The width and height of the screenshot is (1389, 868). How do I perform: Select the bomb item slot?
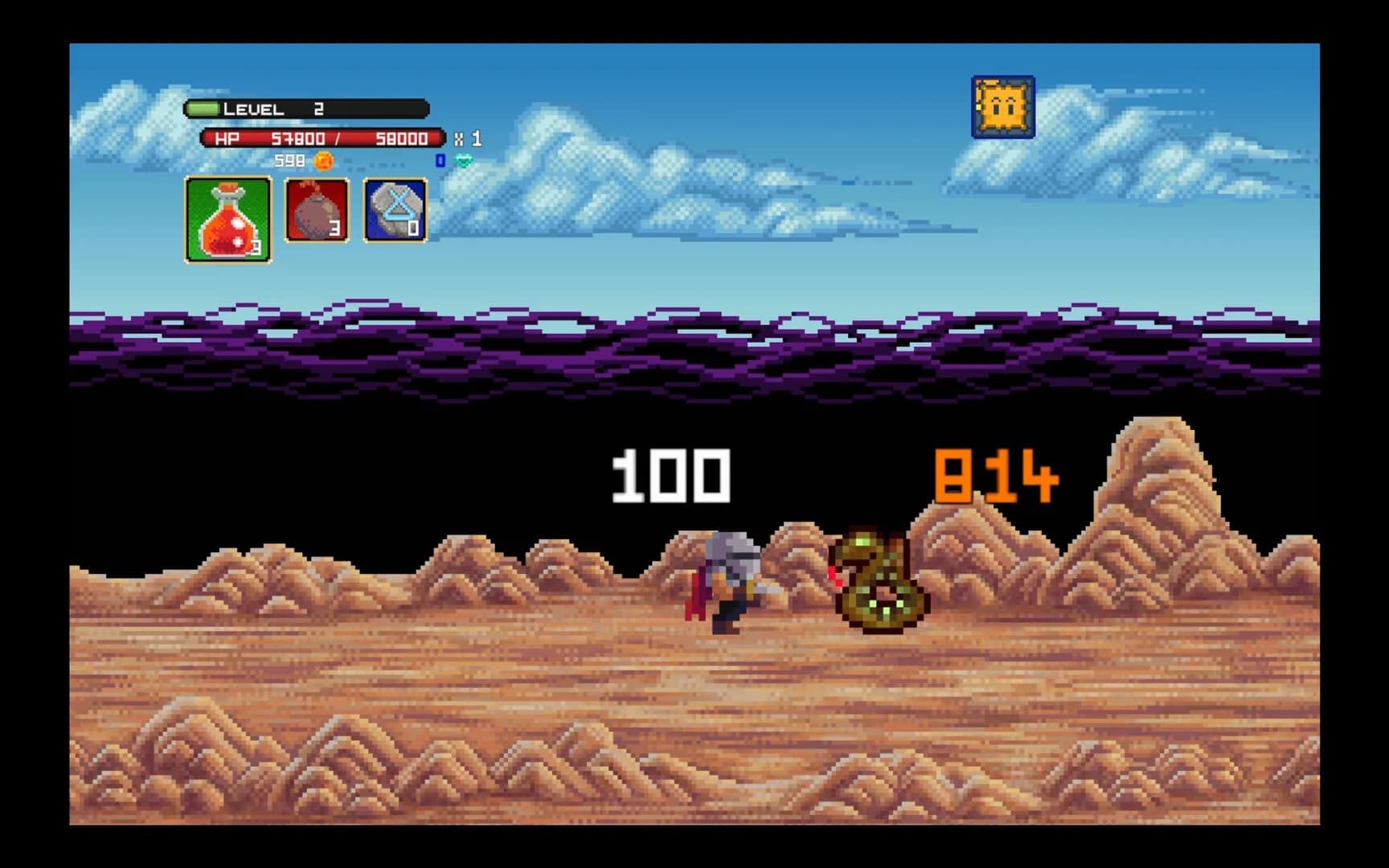click(x=317, y=211)
